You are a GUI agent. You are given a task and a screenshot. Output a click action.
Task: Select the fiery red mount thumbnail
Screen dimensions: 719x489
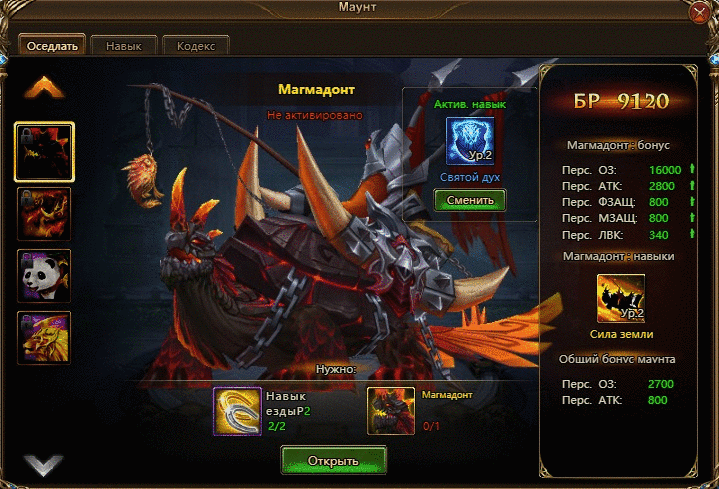(x=44, y=213)
